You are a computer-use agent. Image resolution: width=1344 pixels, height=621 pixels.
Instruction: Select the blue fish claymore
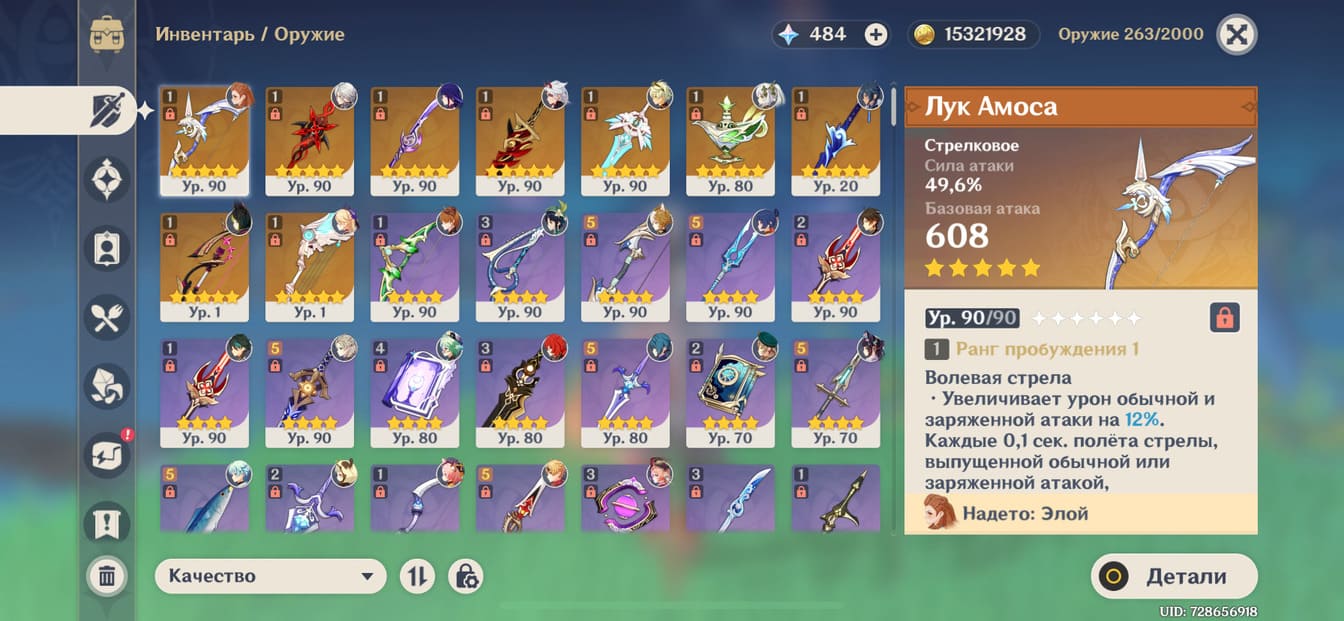coord(205,499)
